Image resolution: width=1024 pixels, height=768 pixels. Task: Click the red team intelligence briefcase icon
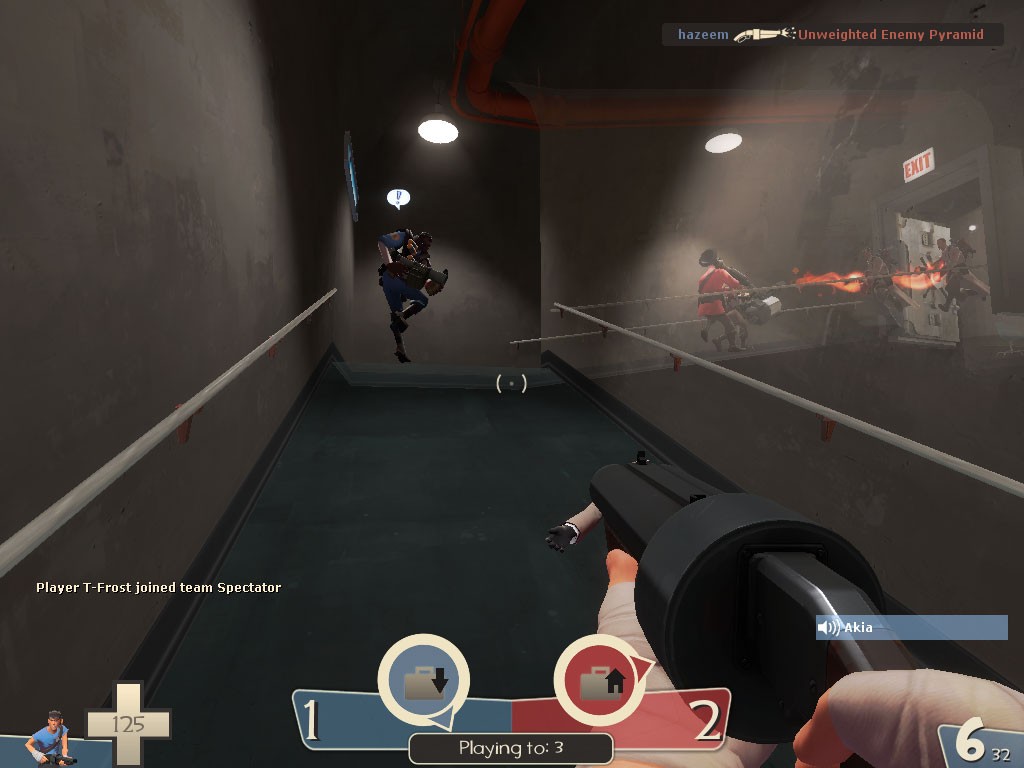coord(600,681)
